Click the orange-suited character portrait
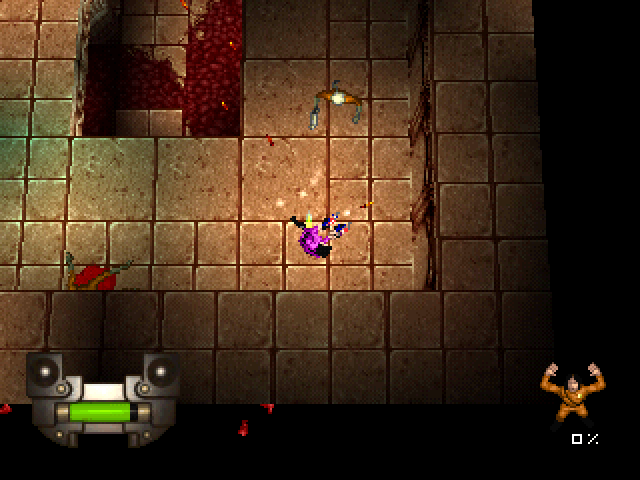Screen dimensions: 640x480 click(x=569, y=394)
